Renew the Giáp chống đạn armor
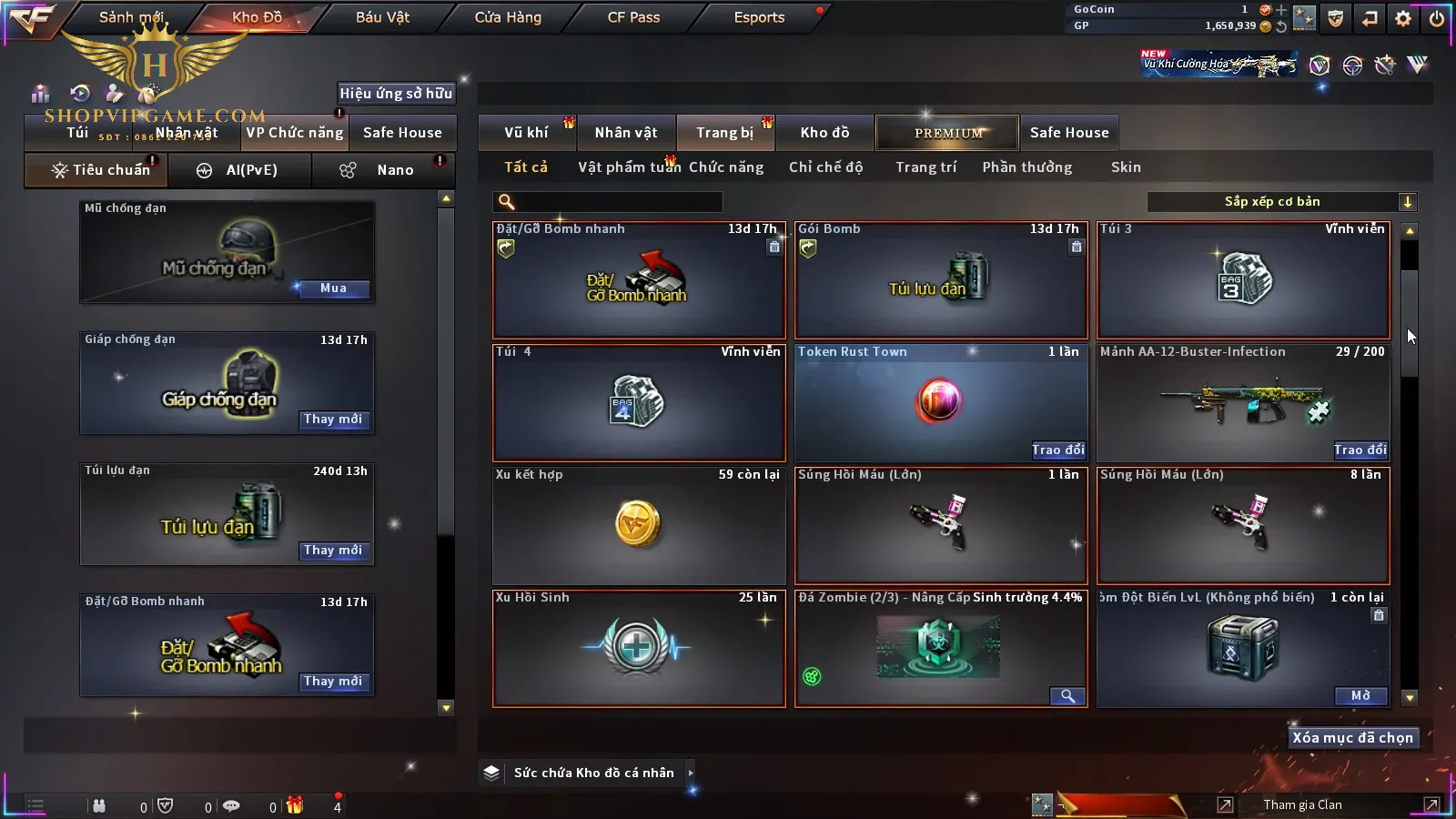Screen dimensions: 1456x819 [333, 420]
